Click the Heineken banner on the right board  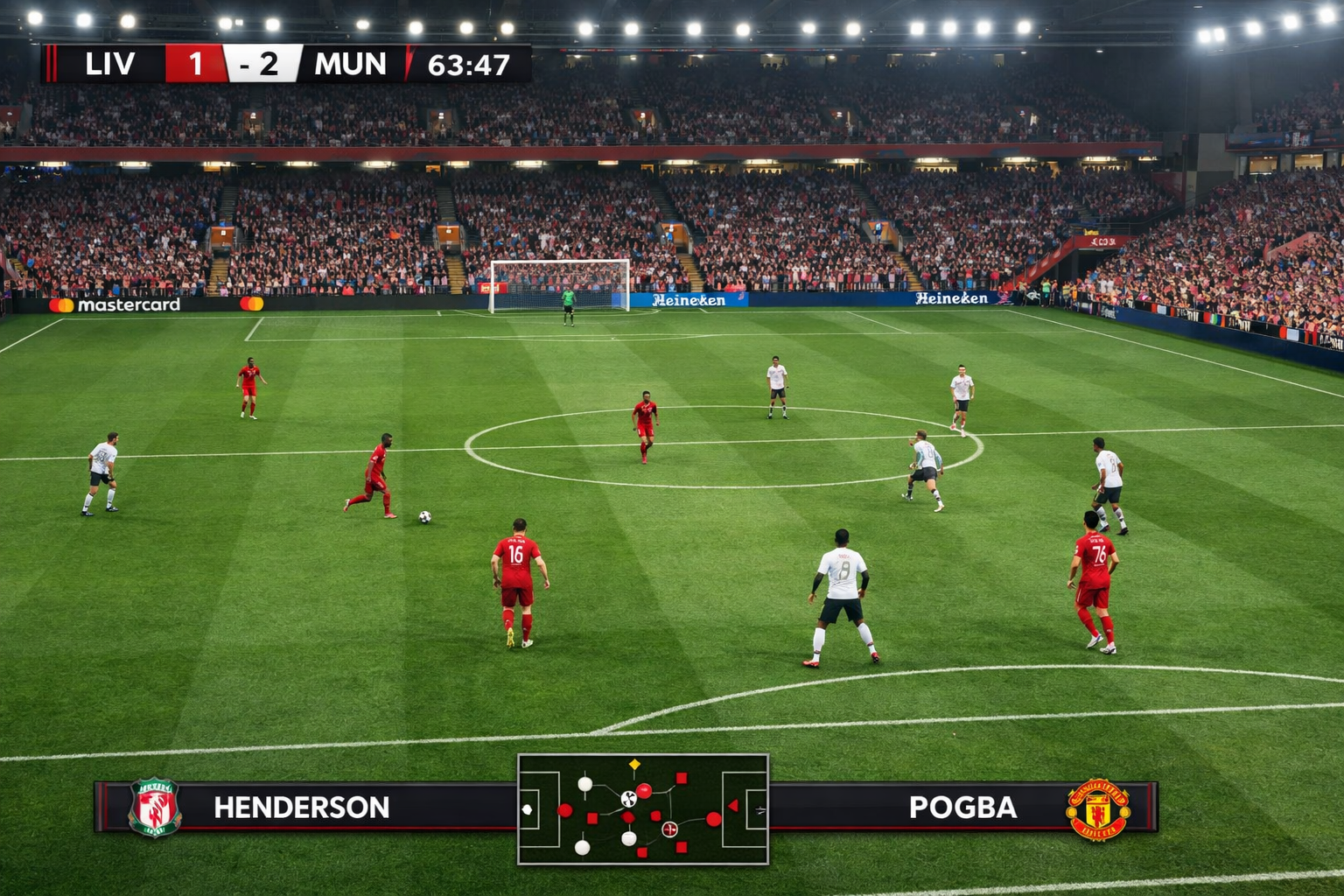pyautogui.click(x=950, y=300)
